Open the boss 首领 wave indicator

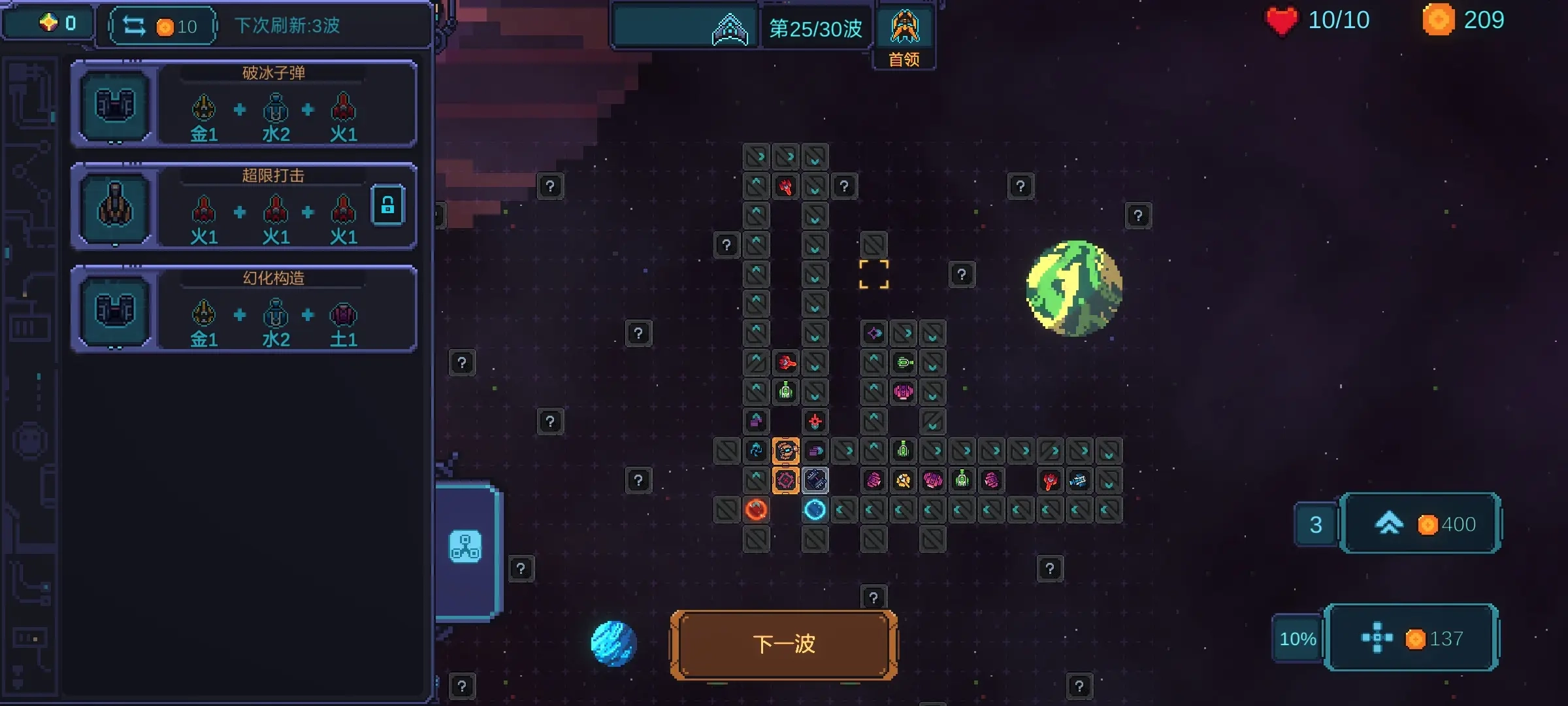(904, 37)
